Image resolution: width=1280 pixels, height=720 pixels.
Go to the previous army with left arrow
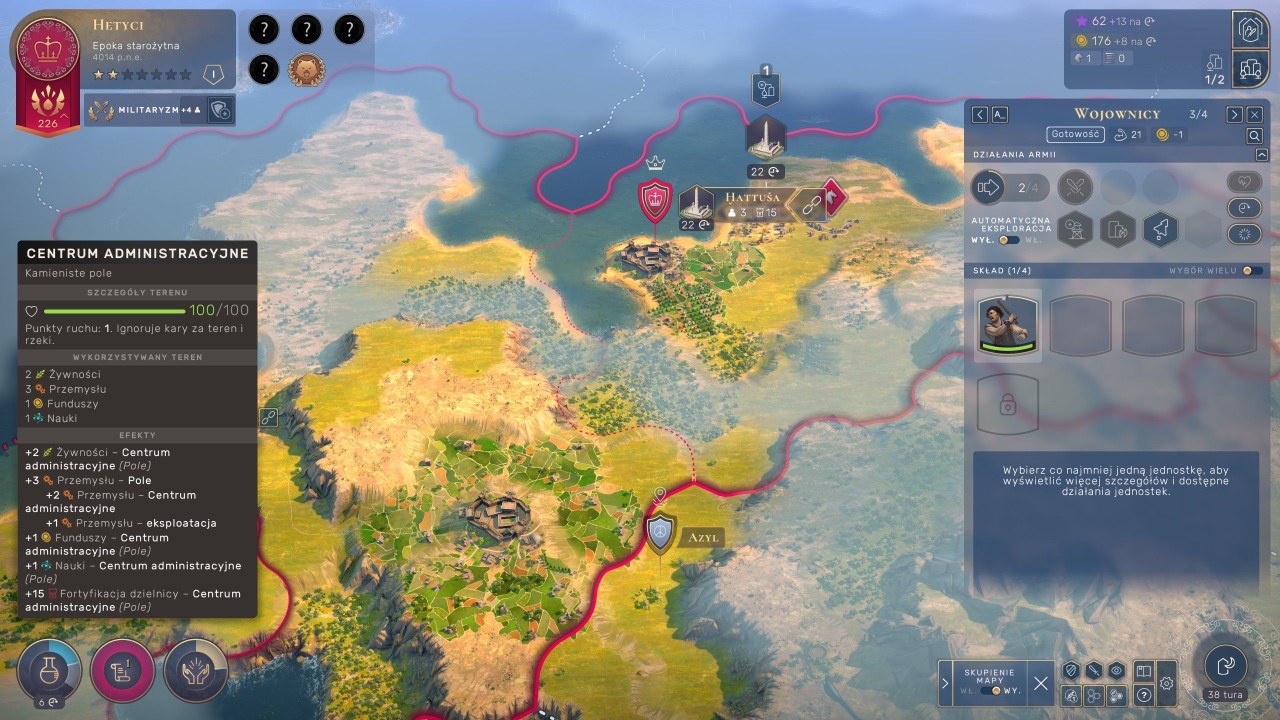pyautogui.click(x=980, y=115)
